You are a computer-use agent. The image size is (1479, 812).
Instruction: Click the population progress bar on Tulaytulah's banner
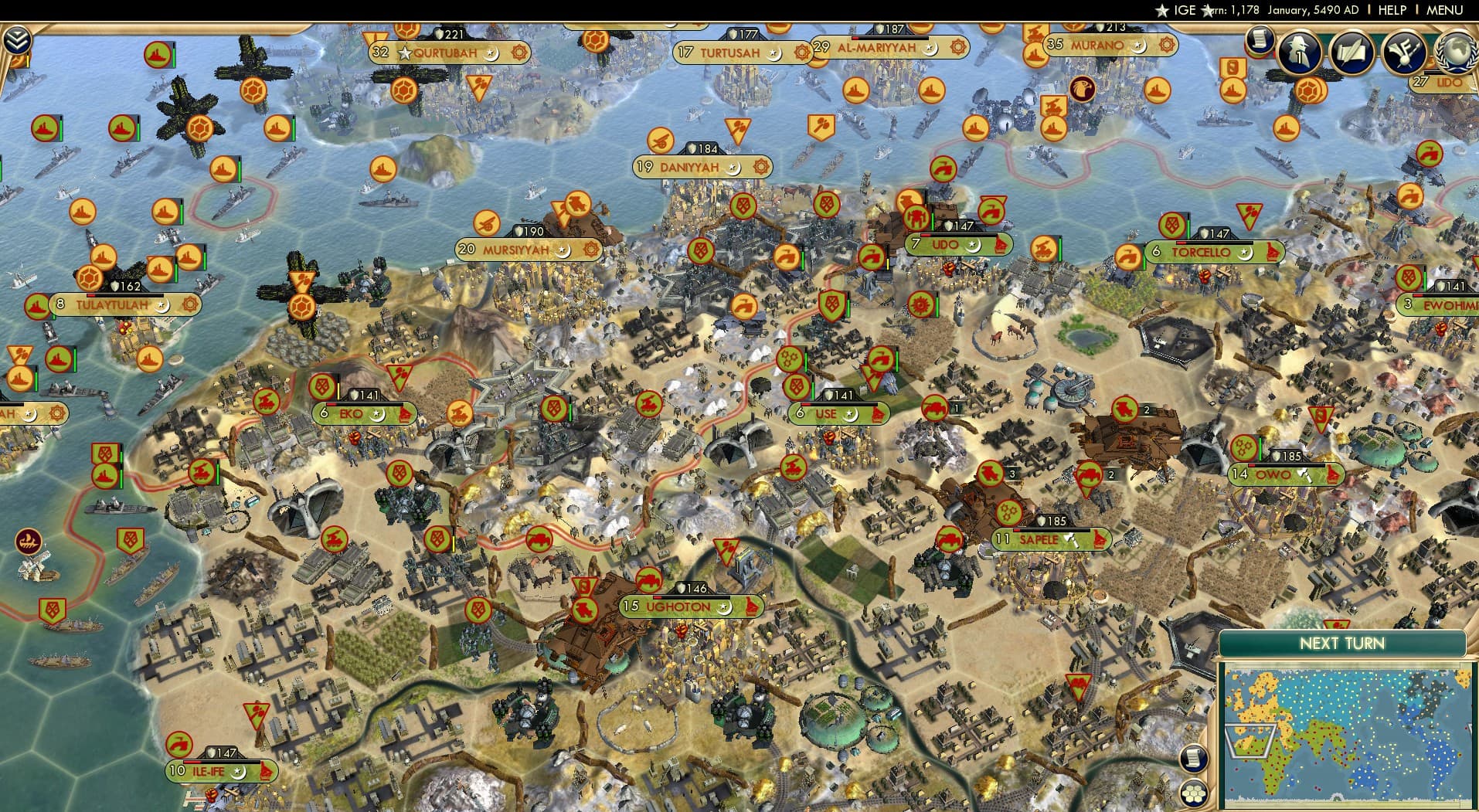point(124,295)
